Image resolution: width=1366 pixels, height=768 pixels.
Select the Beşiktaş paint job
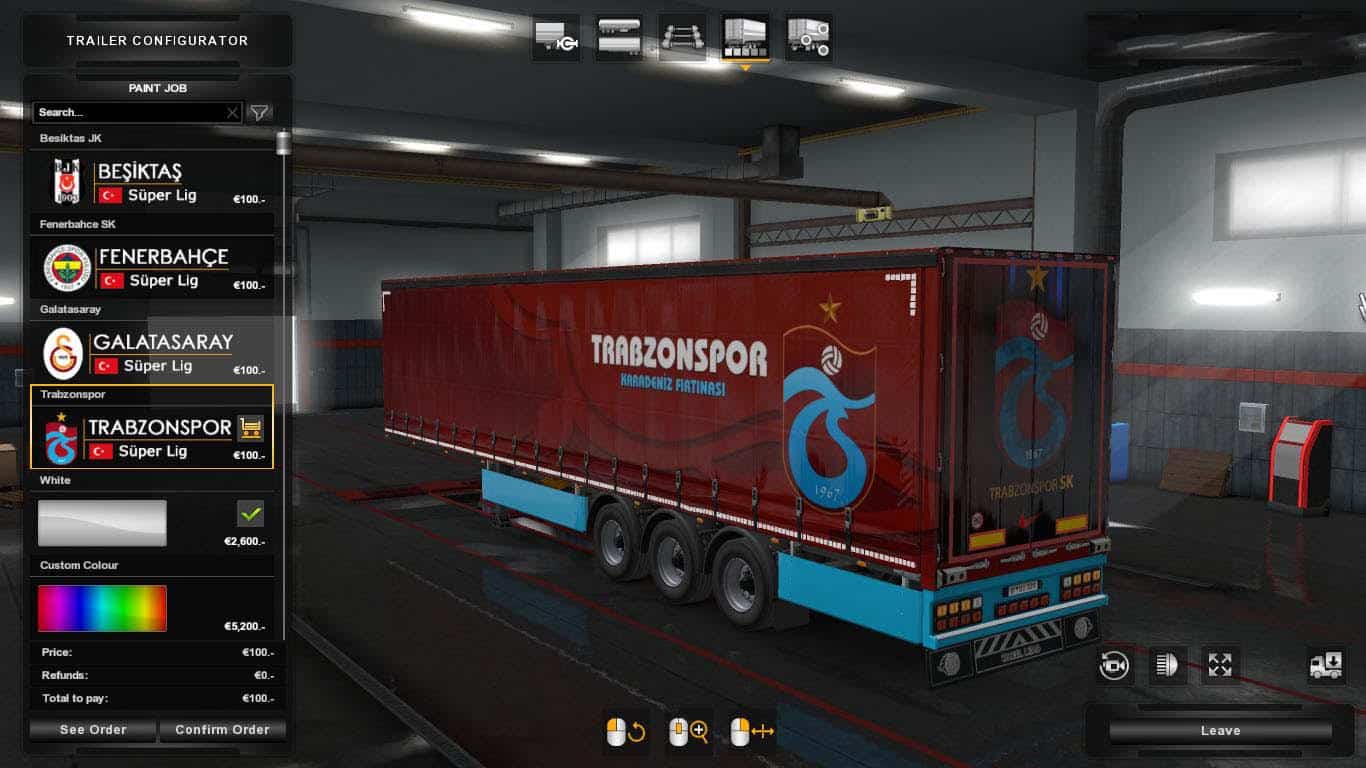[x=152, y=183]
